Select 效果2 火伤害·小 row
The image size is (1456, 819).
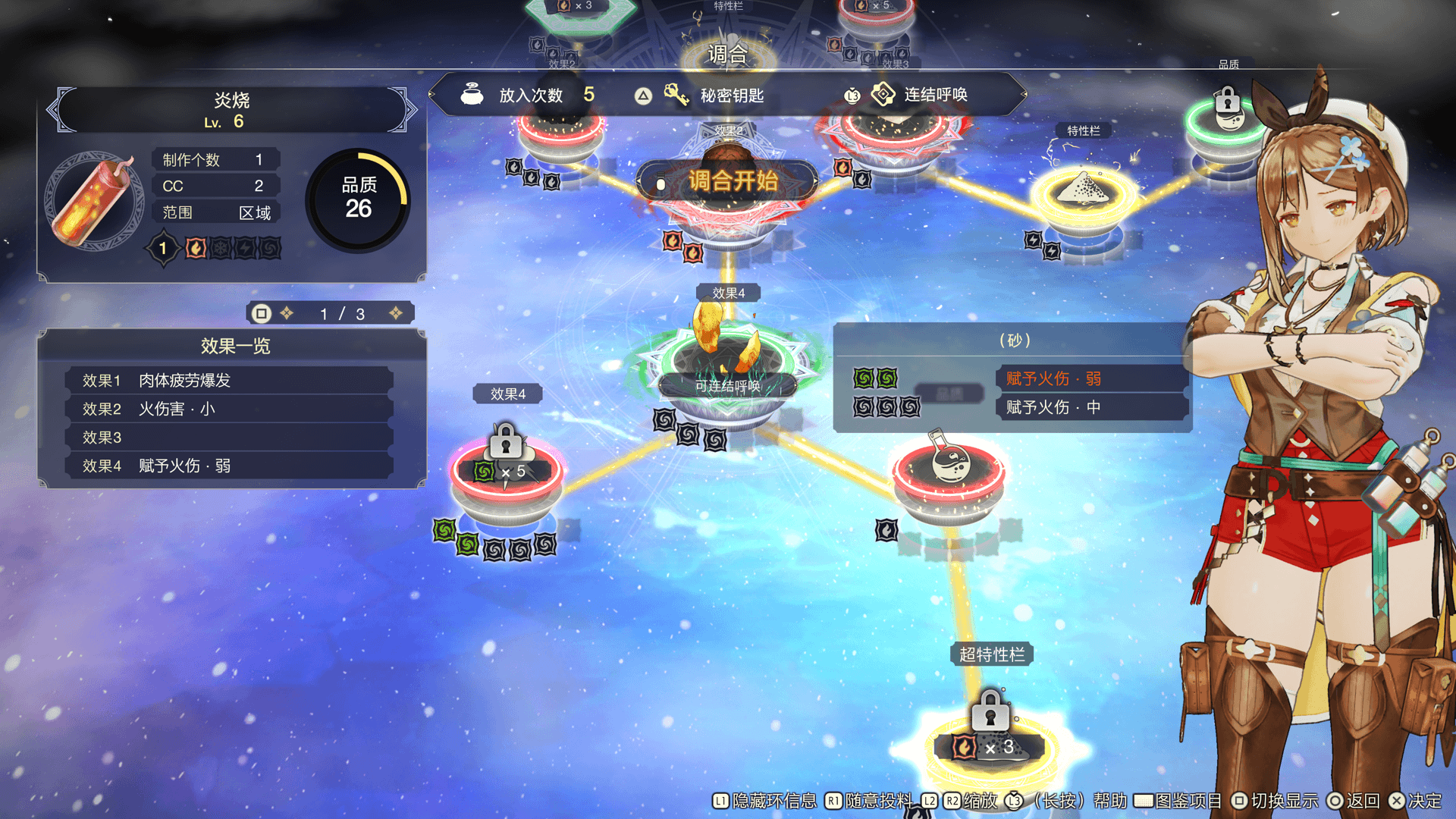point(229,409)
